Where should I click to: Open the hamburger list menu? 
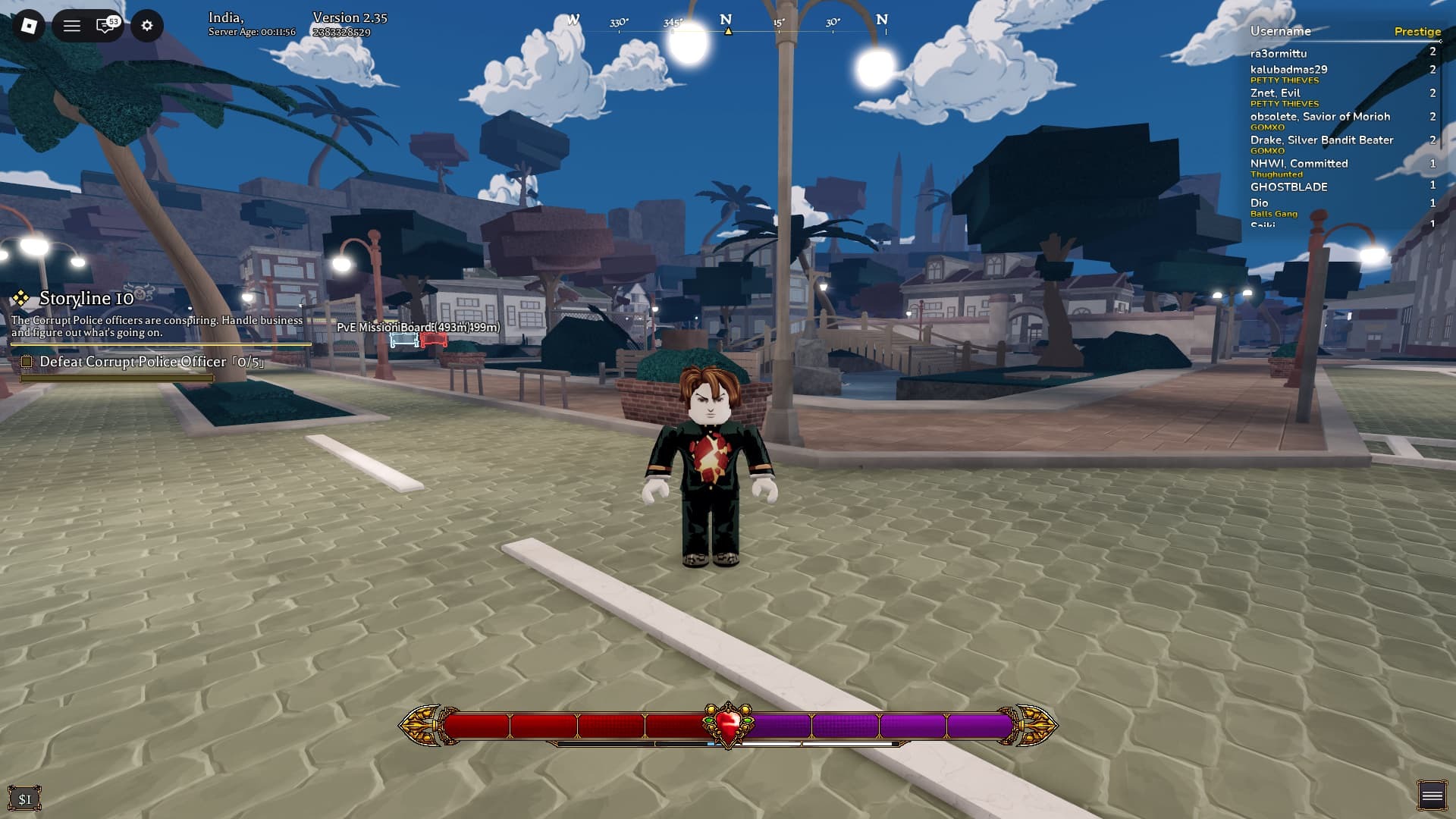pos(72,26)
